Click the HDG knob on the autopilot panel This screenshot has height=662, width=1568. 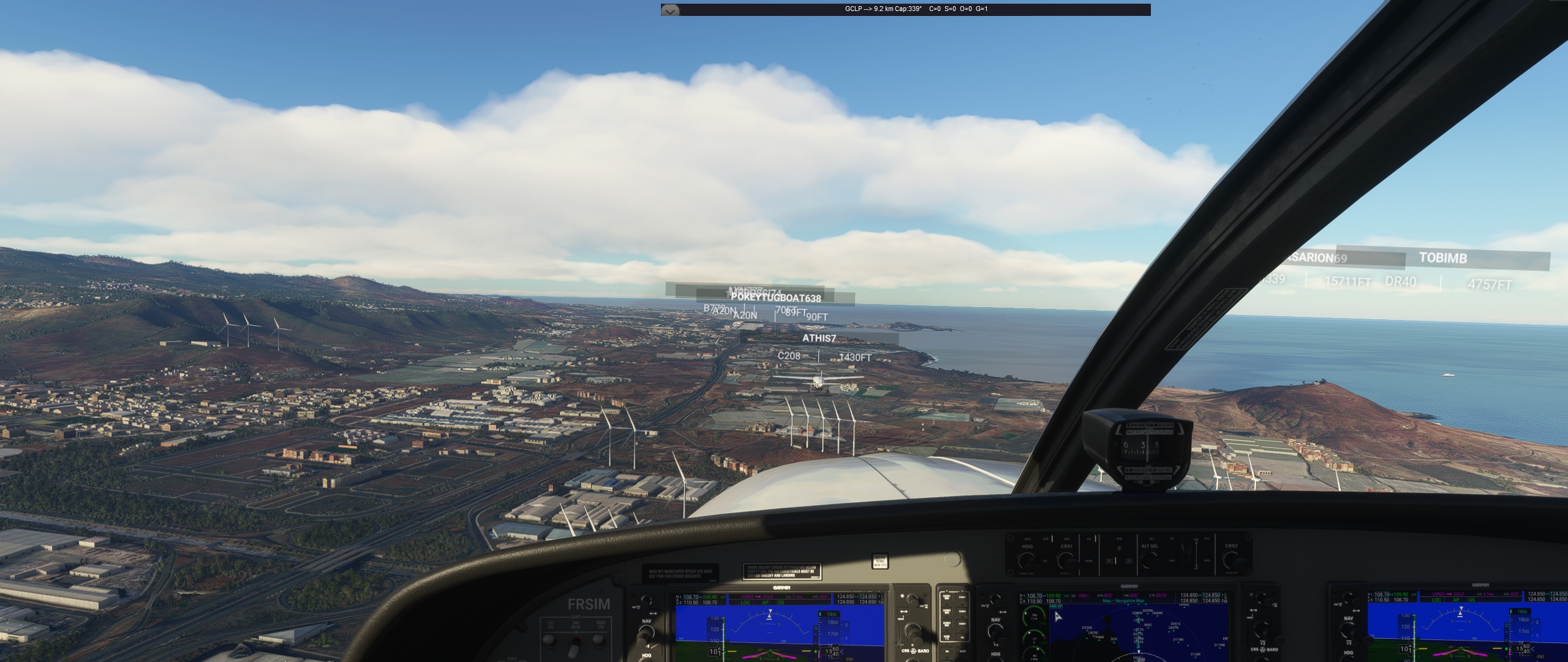click(1027, 560)
